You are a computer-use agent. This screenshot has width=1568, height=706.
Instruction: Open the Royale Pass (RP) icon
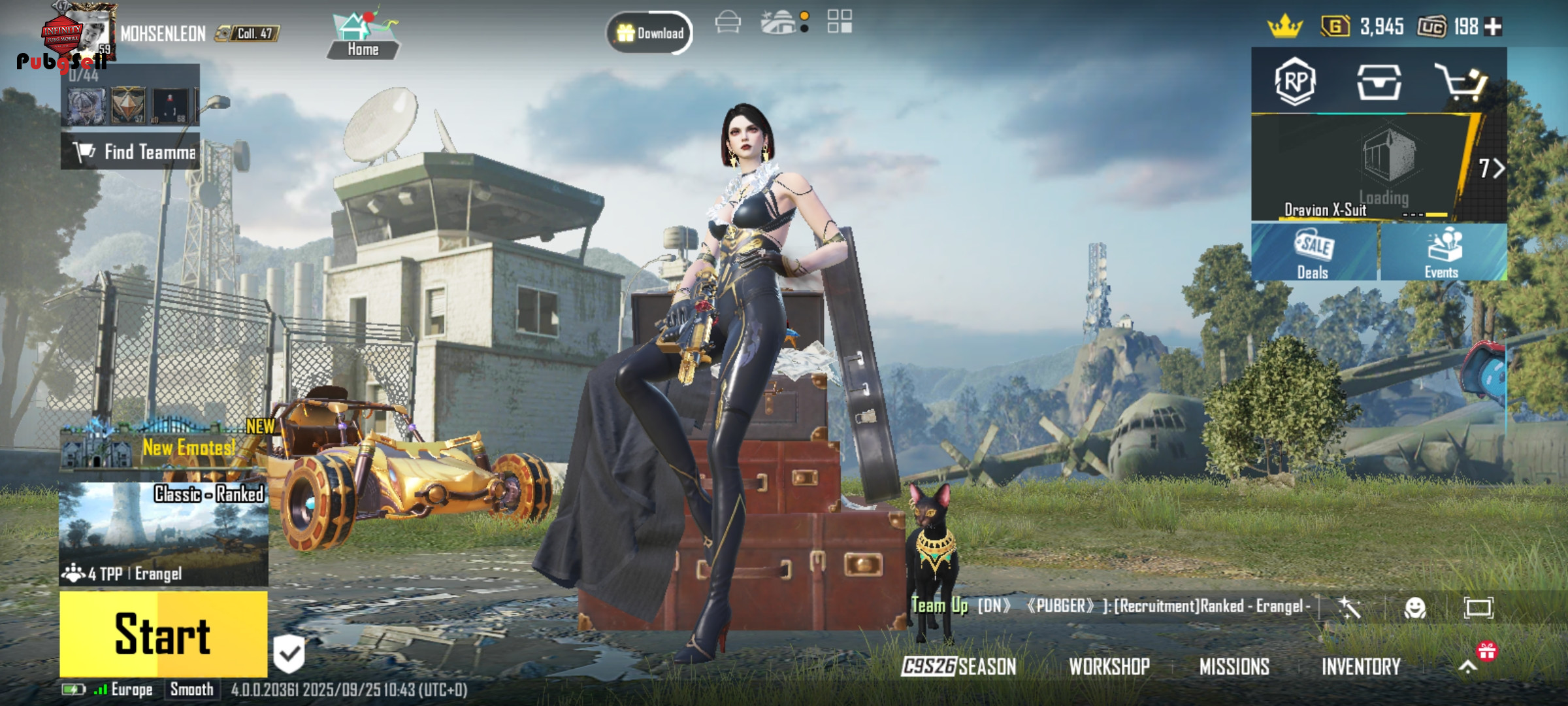point(1294,82)
